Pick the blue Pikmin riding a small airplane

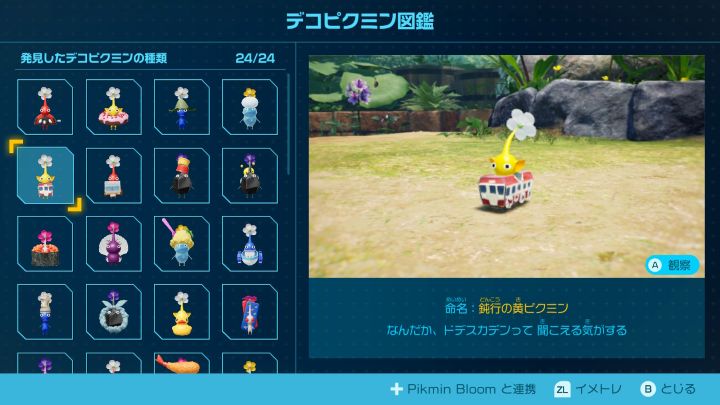pos(249,244)
